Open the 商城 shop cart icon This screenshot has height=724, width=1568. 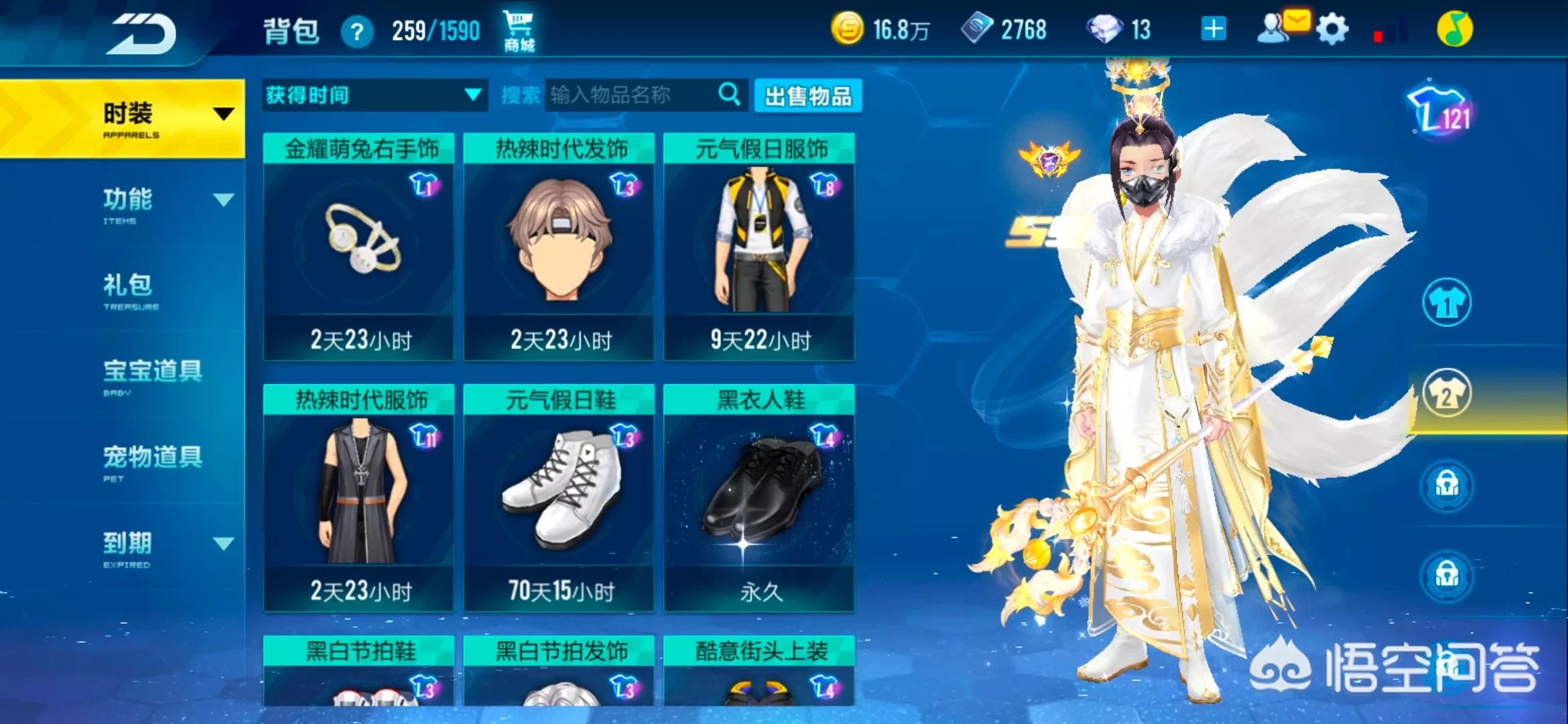[x=519, y=31]
